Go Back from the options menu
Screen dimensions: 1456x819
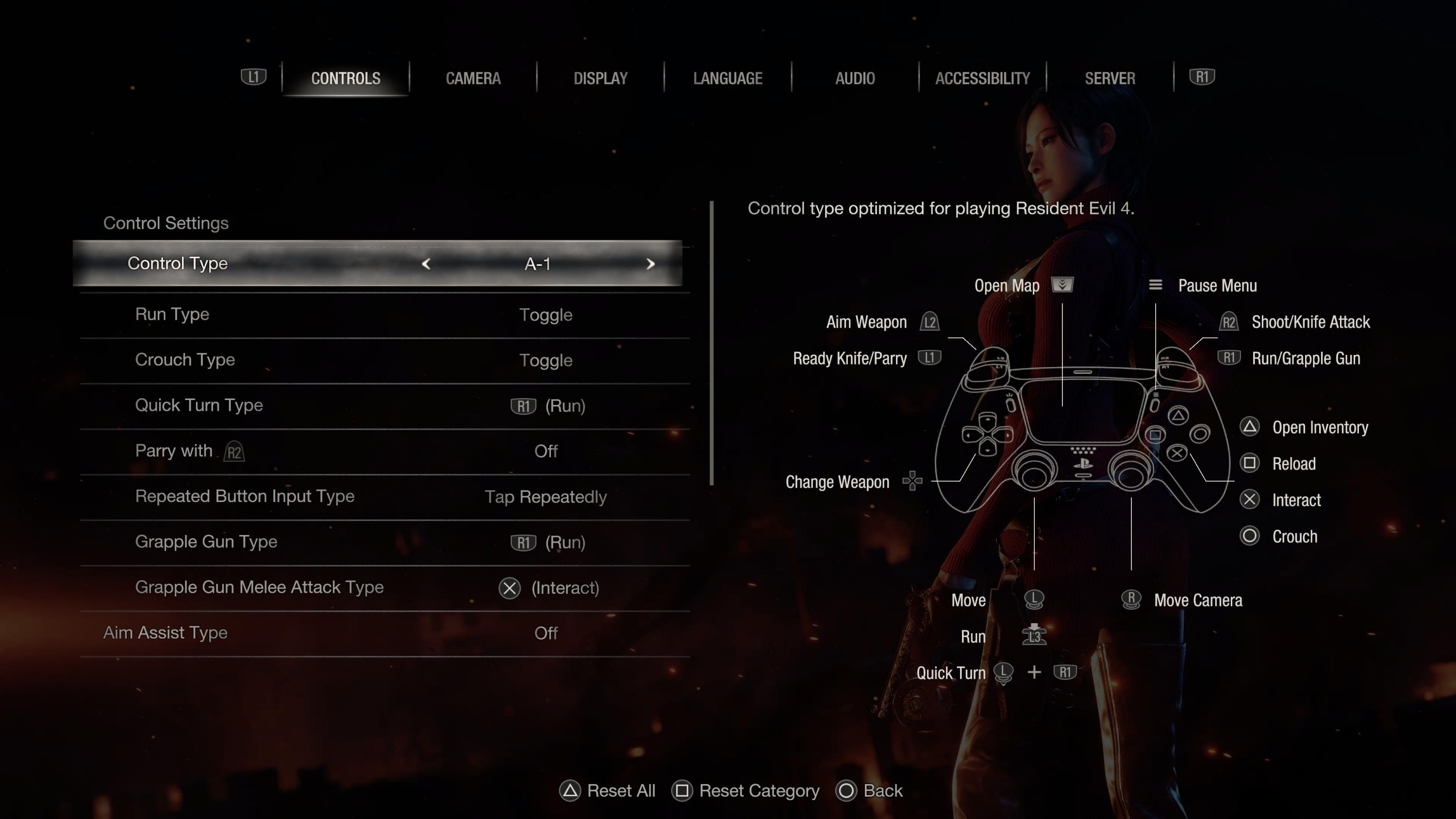869,791
